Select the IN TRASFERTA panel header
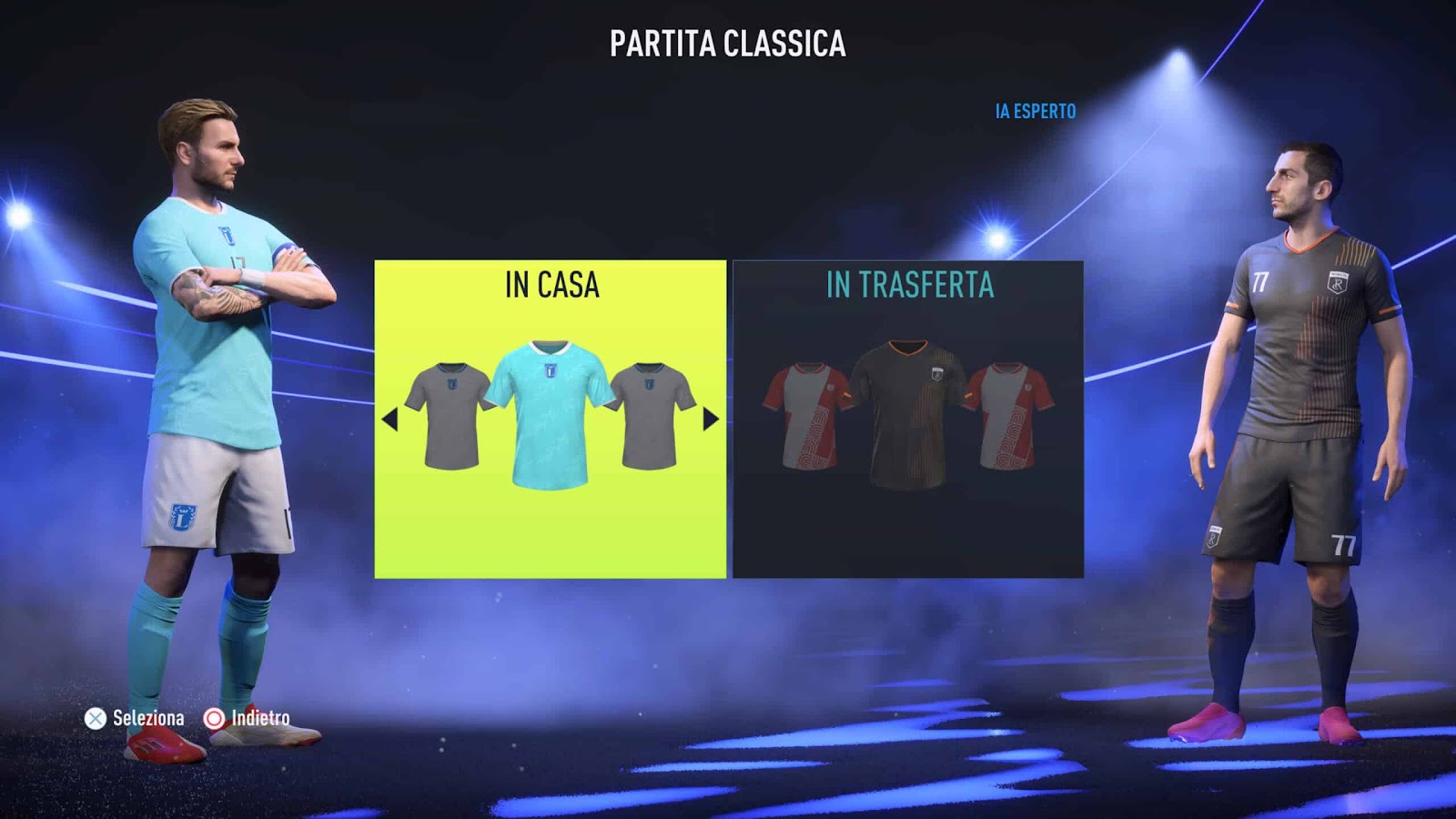 (908, 285)
